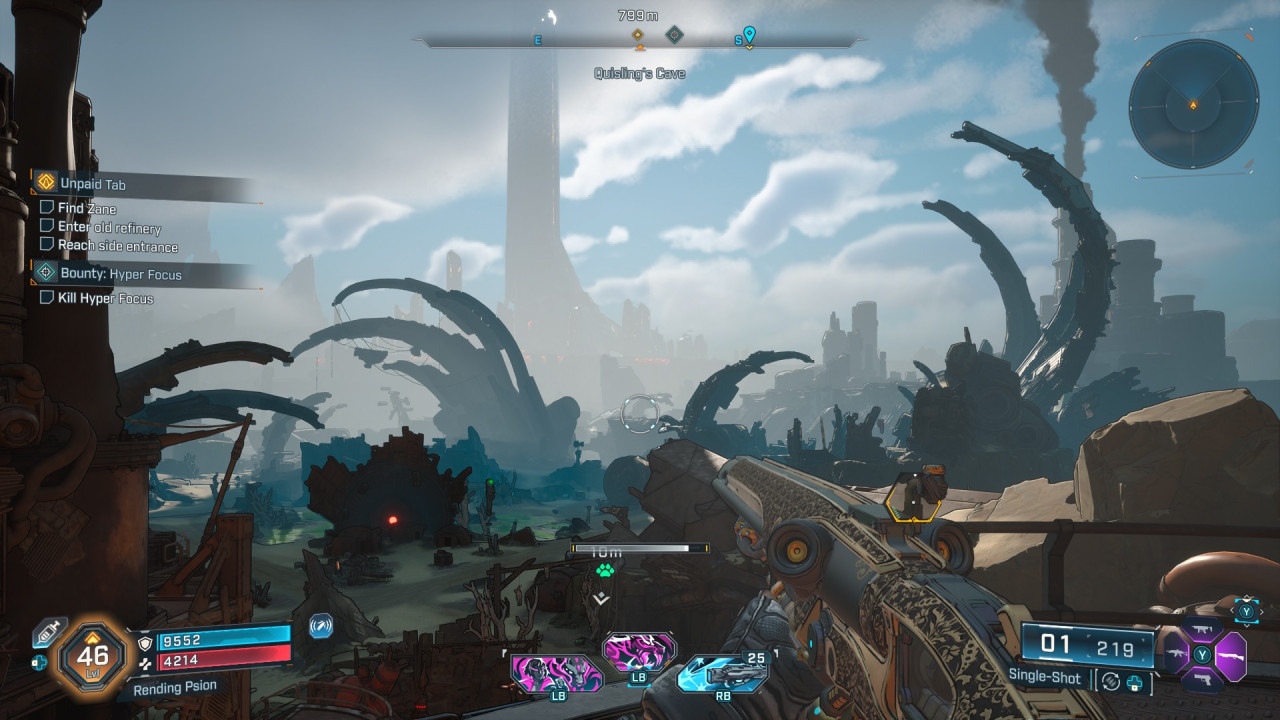
Task: Select the pistol on the weapon wheel
Action: point(1203,680)
